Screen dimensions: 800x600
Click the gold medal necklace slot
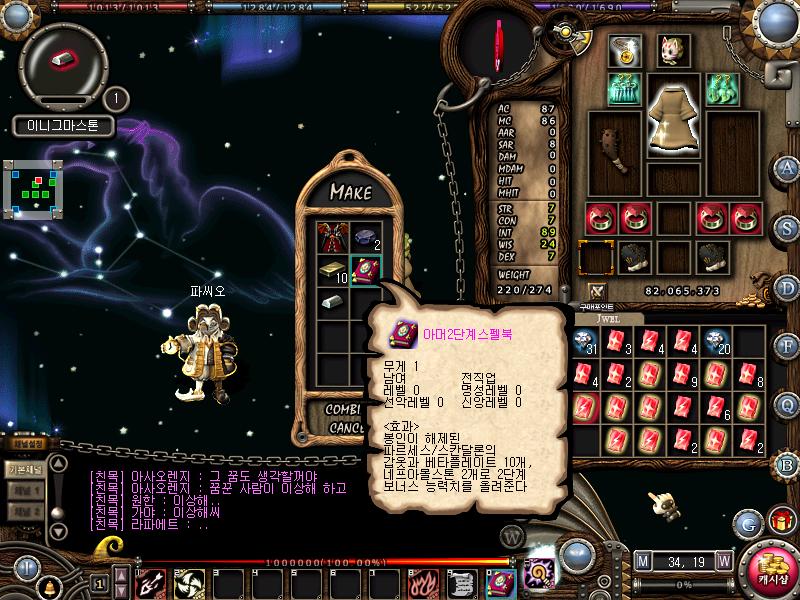[x=627, y=50]
